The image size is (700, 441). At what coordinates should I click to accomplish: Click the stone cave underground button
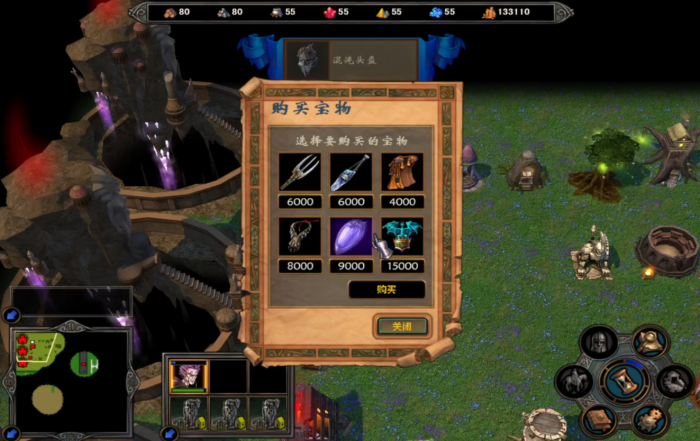pos(676,381)
